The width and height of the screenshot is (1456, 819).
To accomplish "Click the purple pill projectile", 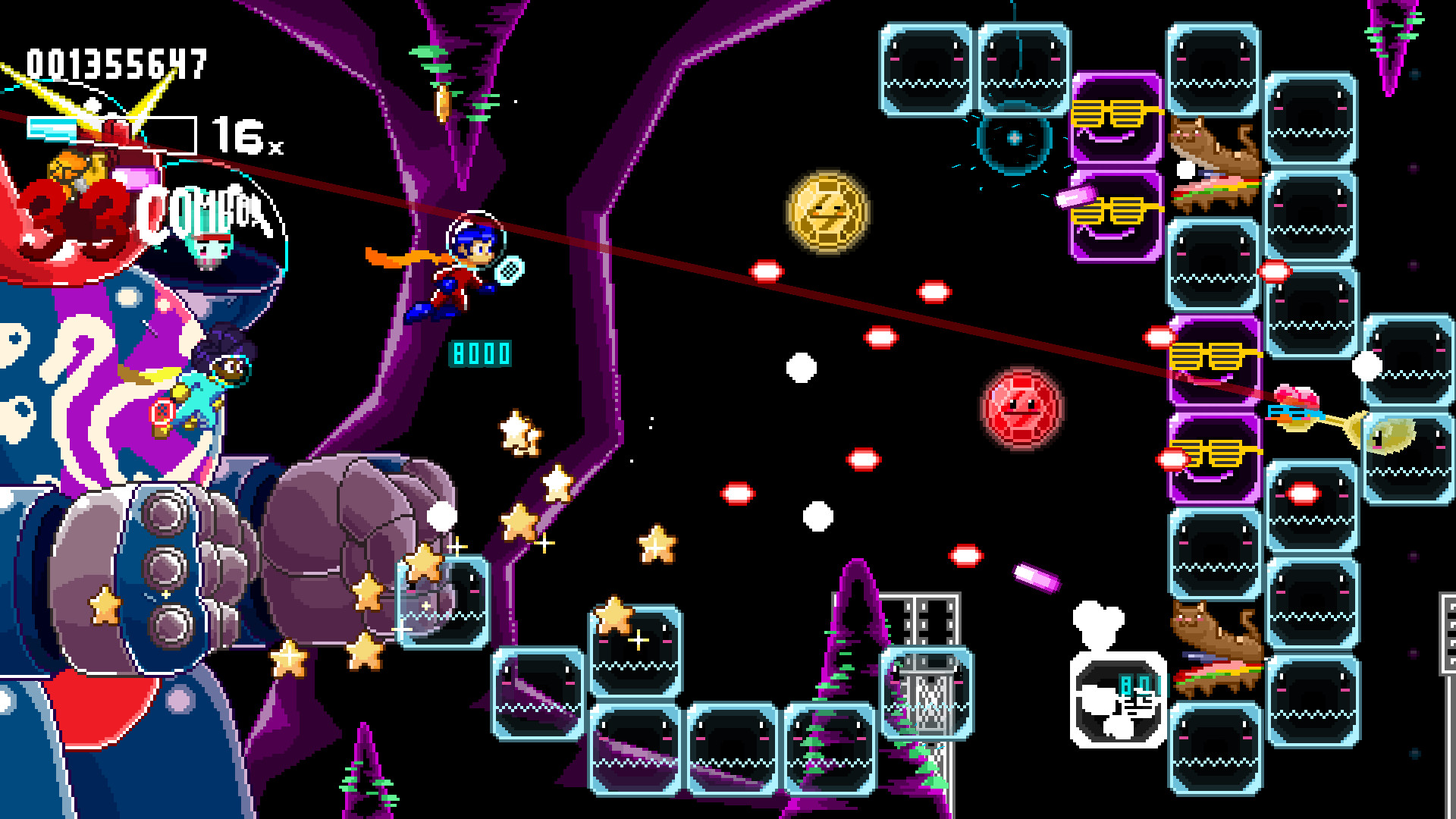I will click(1037, 579).
